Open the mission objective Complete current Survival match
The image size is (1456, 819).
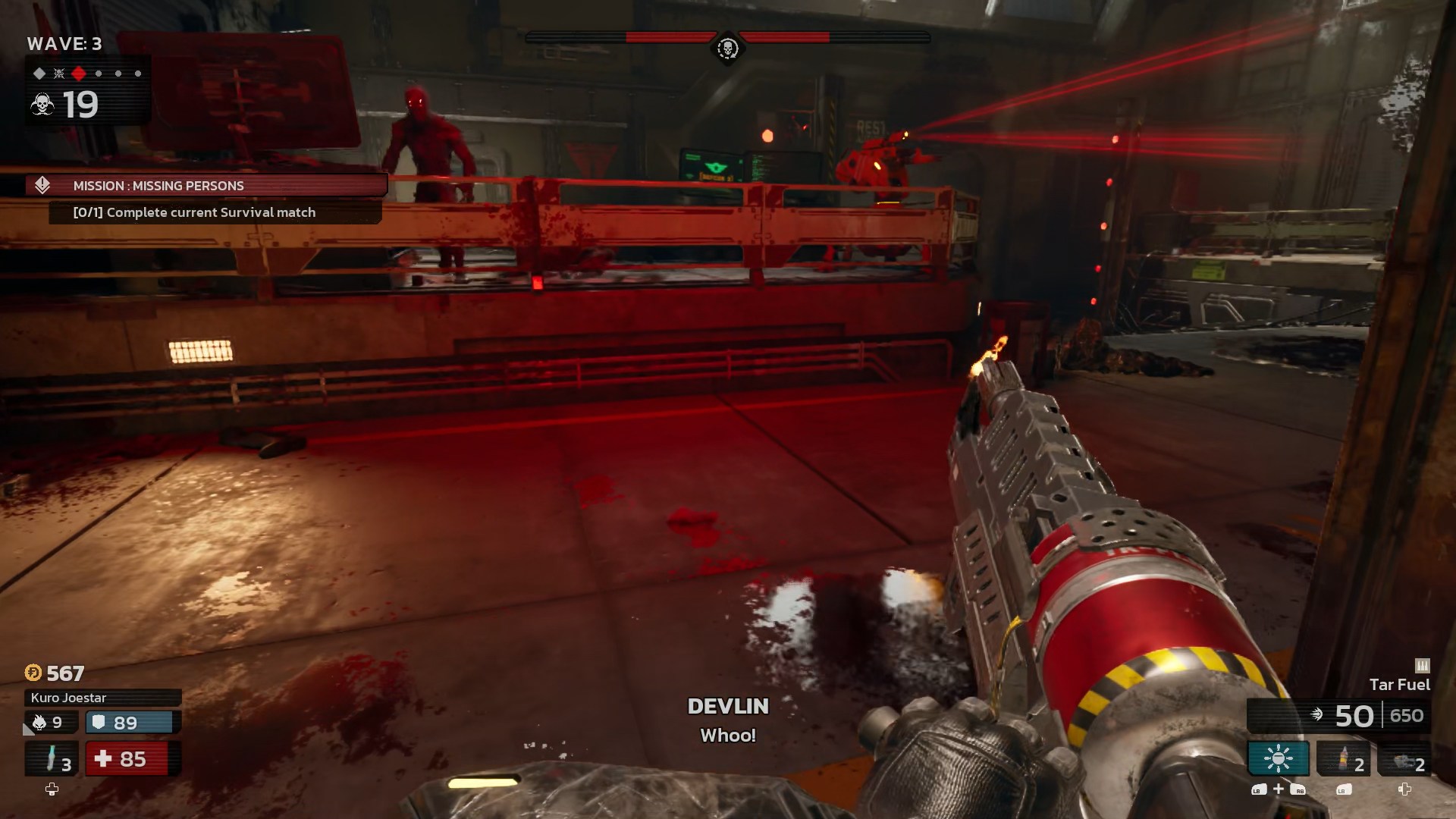point(196,212)
